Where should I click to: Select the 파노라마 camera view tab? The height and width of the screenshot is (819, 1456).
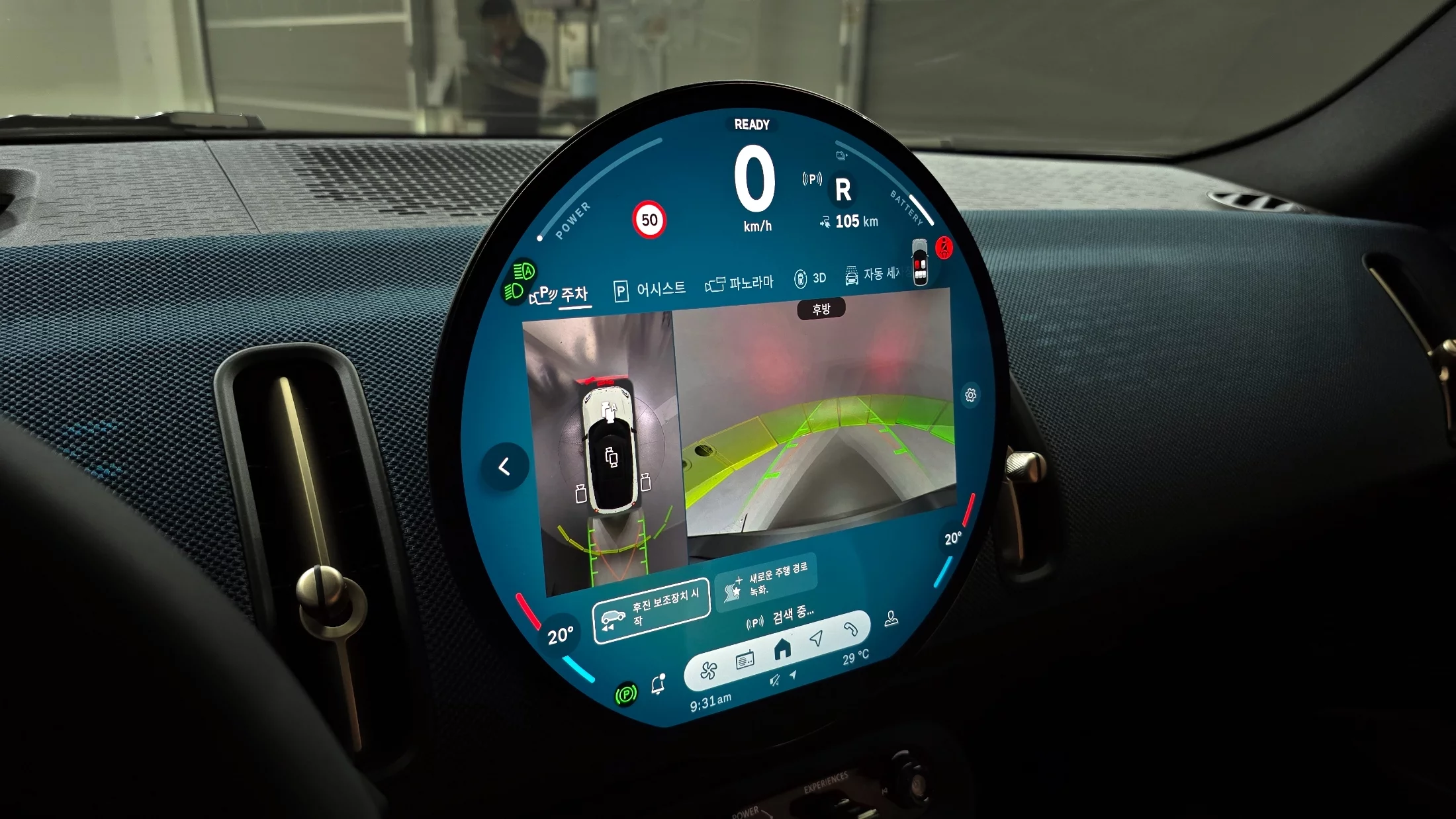point(740,284)
